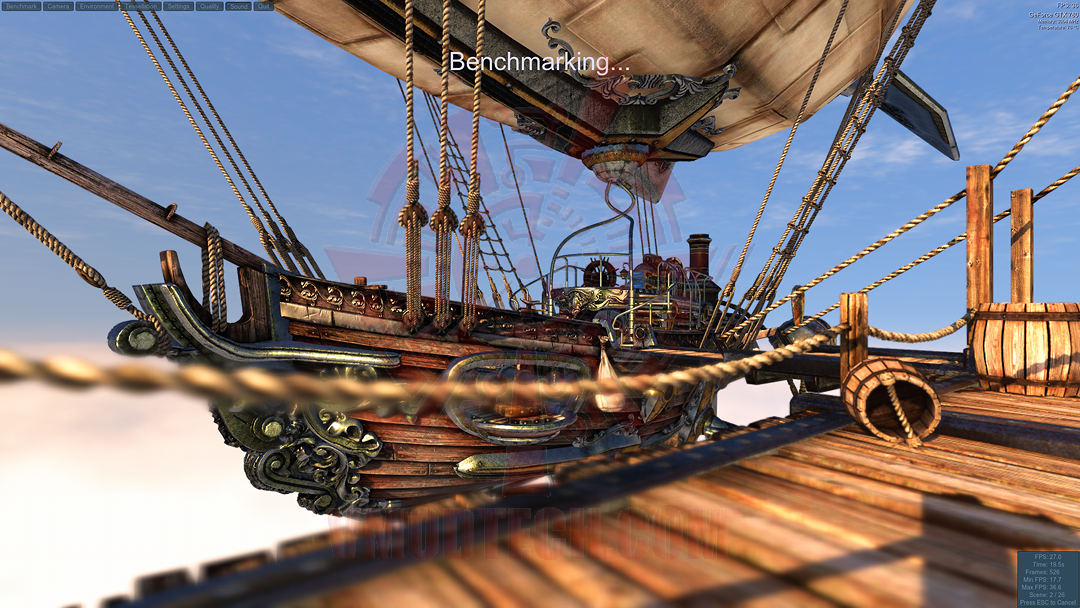Toggle the Tessellation option
This screenshot has width=1080, height=608.
tap(140, 6)
